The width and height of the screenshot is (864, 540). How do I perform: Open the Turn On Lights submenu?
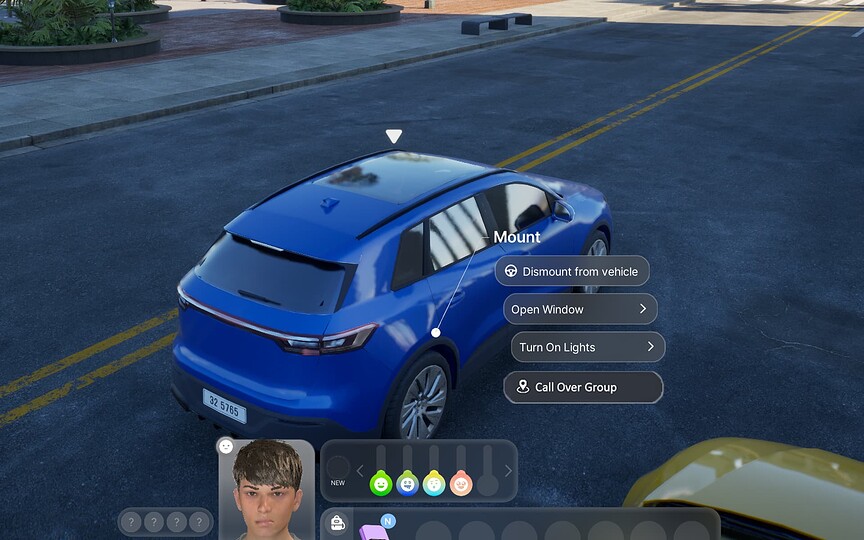click(587, 347)
